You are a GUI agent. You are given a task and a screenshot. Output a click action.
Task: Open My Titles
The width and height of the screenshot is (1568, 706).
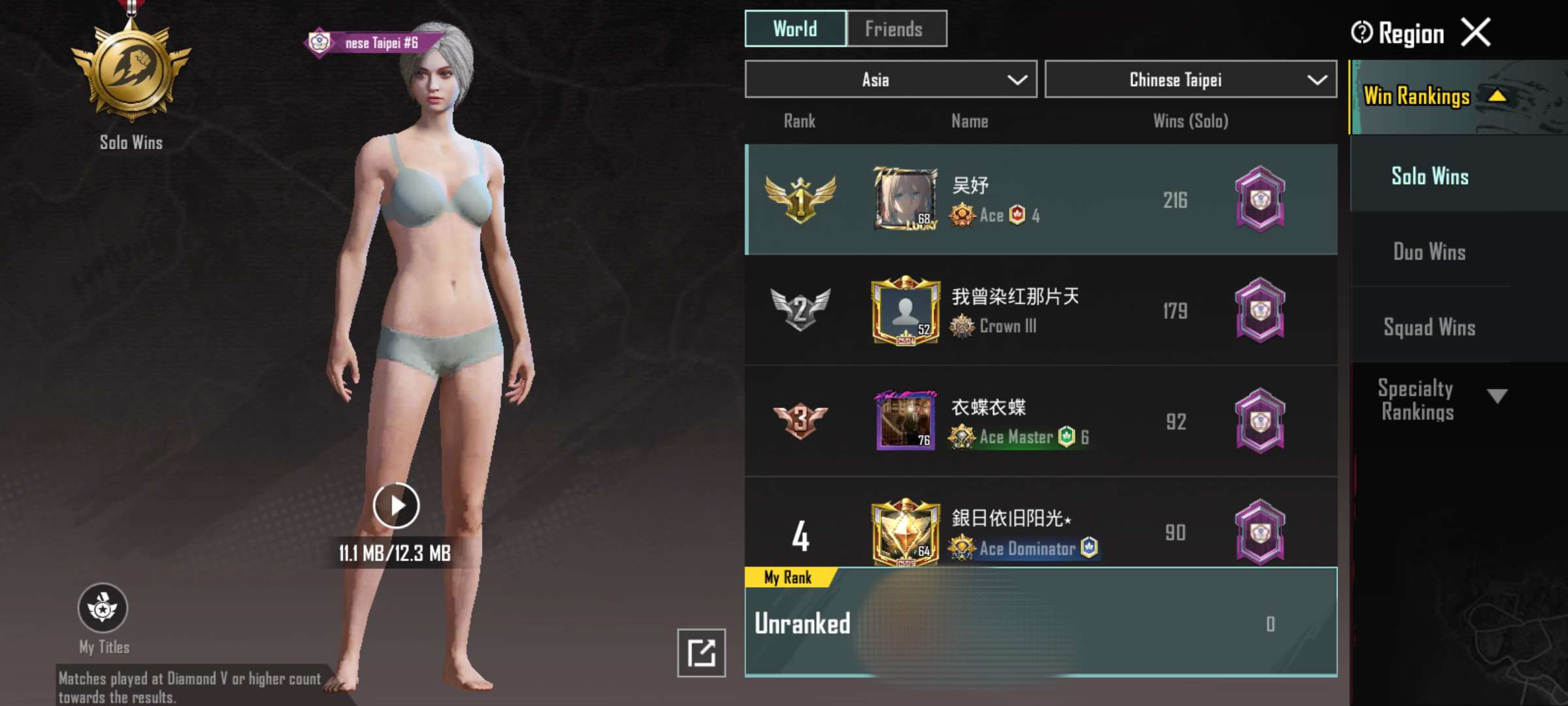click(x=103, y=609)
